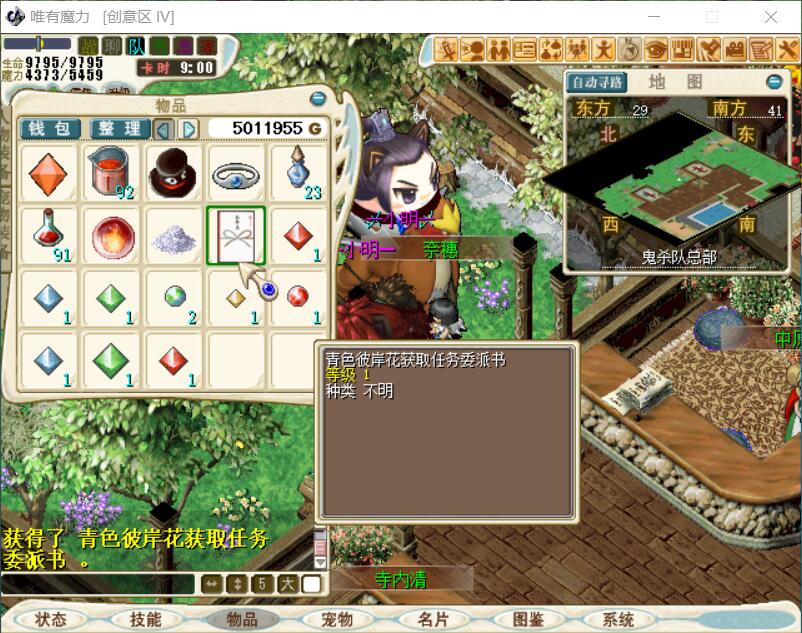Image resolution: width=802 pixels, height=633 pixels.
Task: Minimize the 地图 map panel
Action: point(774,82)
